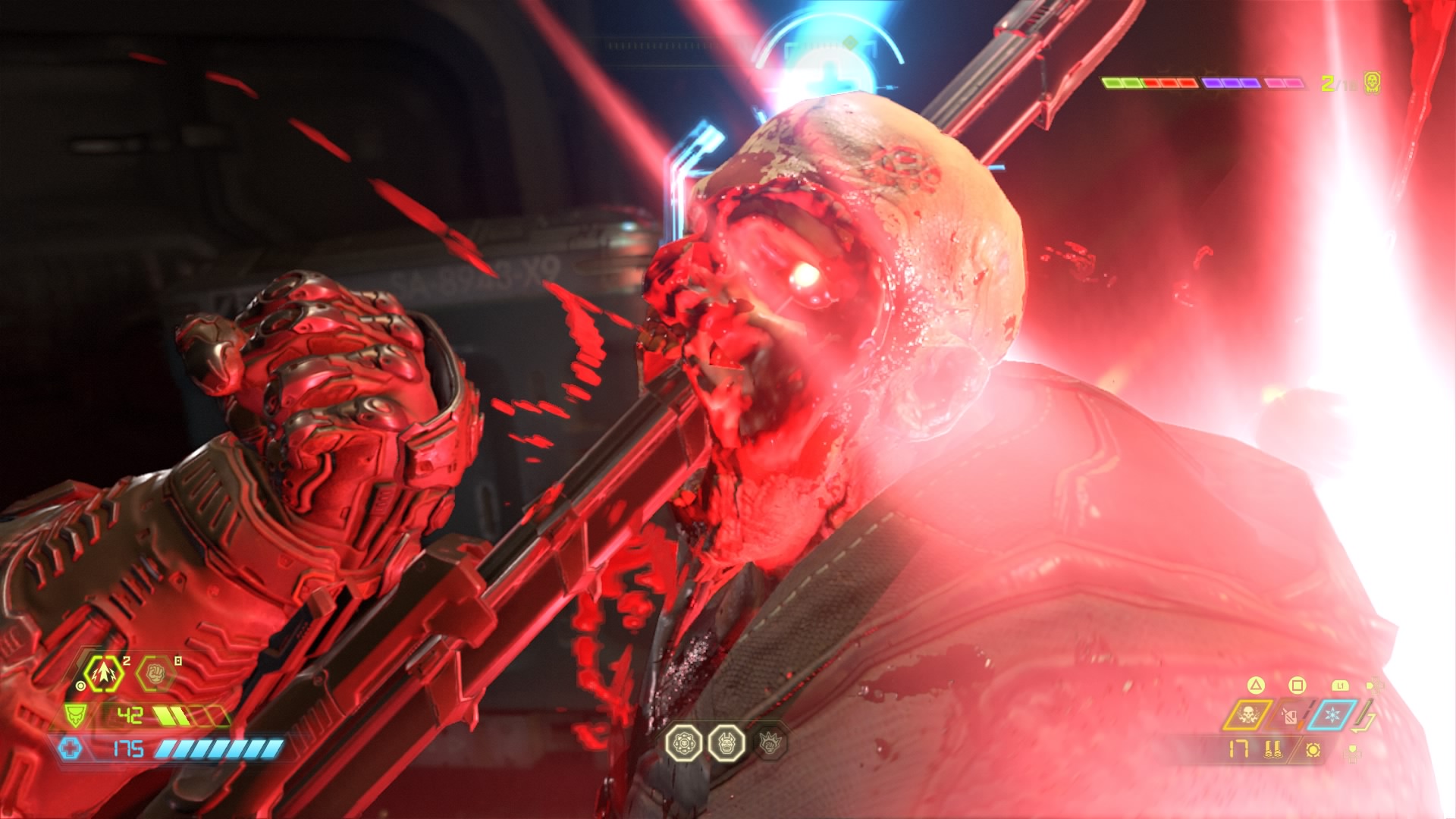The width and height of the screenshot is (1456, 819).
Task: Activate the Flame Belch skull icon
Action: point(1247,715)
